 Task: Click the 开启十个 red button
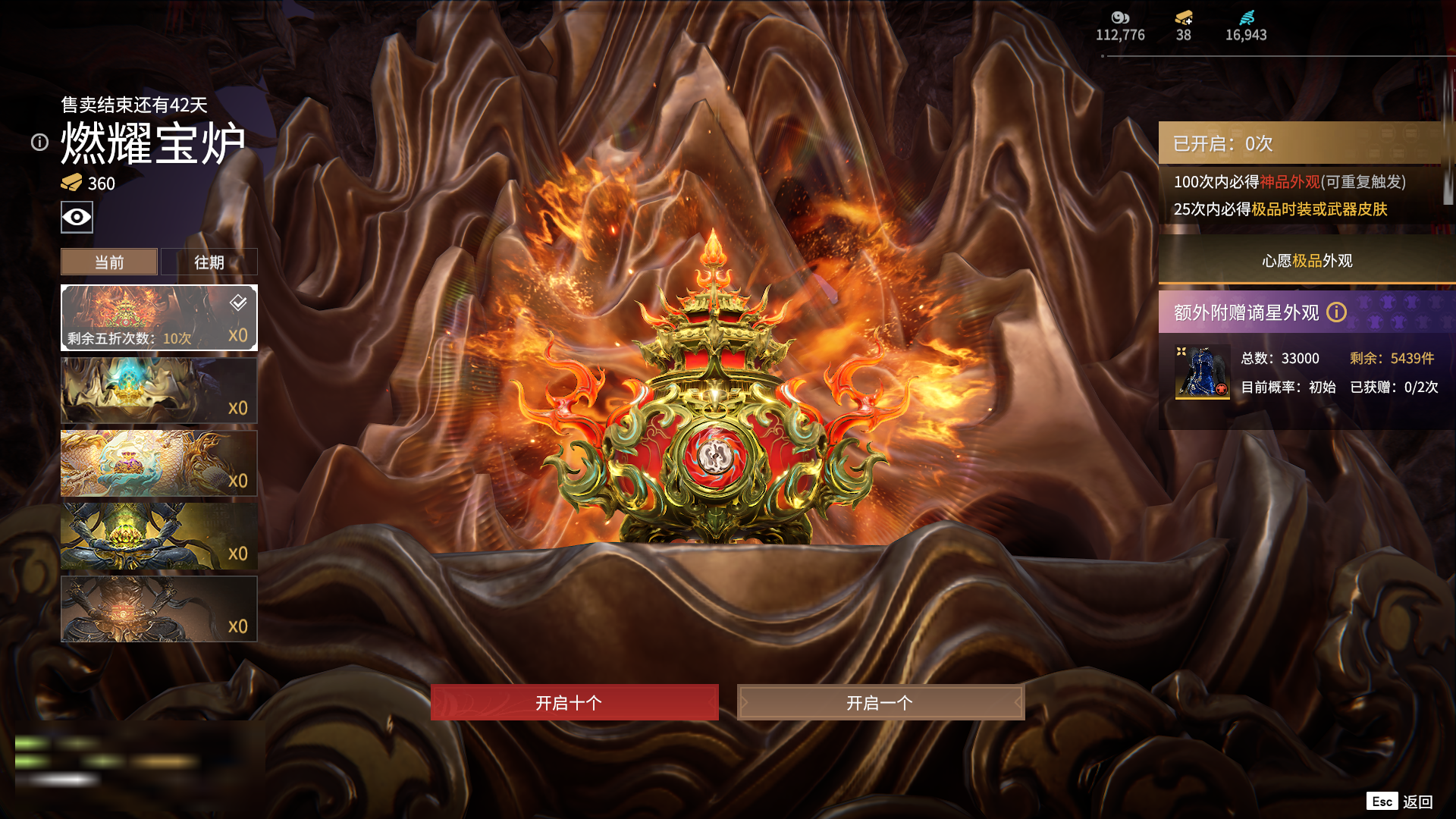pyautogui.click(x=574, y=702)
